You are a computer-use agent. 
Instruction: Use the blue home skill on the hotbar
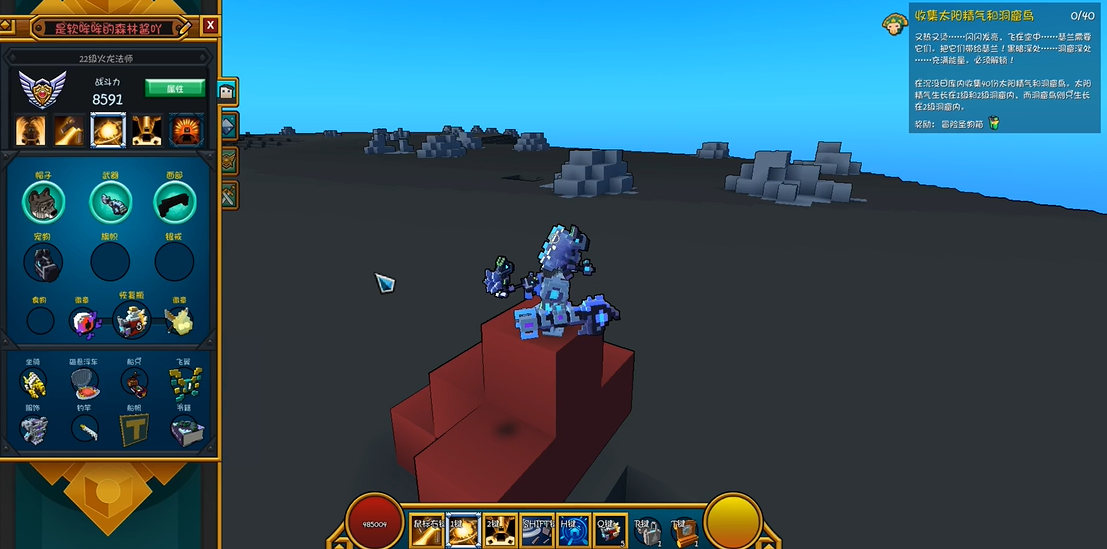(x=571, y=531)
